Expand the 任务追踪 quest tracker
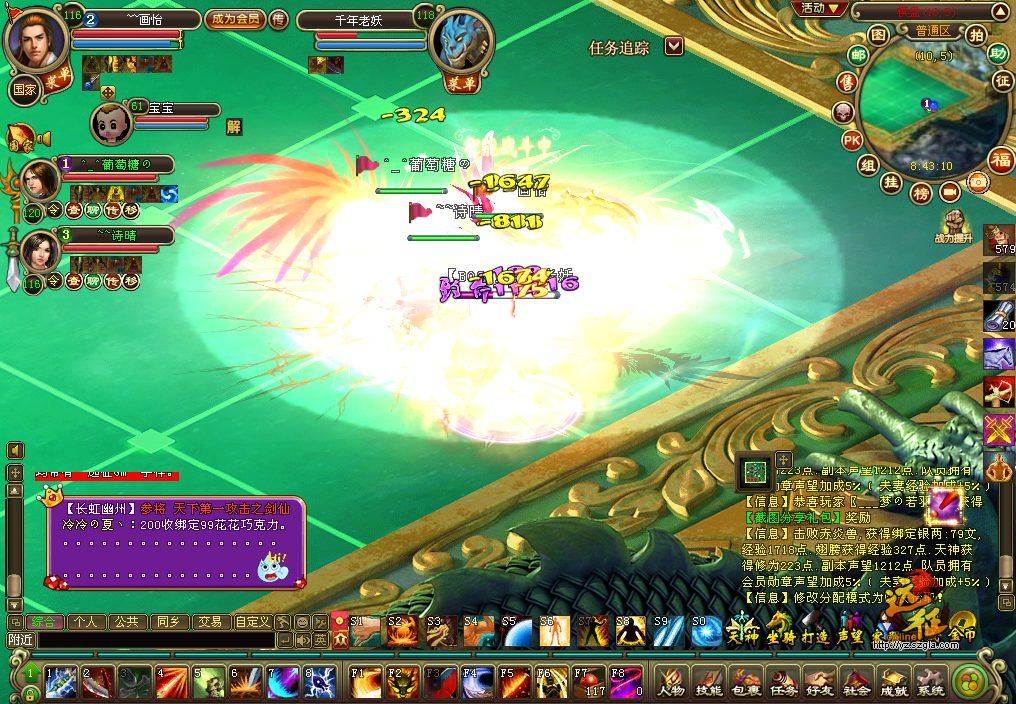The height and width of the screenshot is (704, 1016). pyautogui.click(x=674, y=46)
